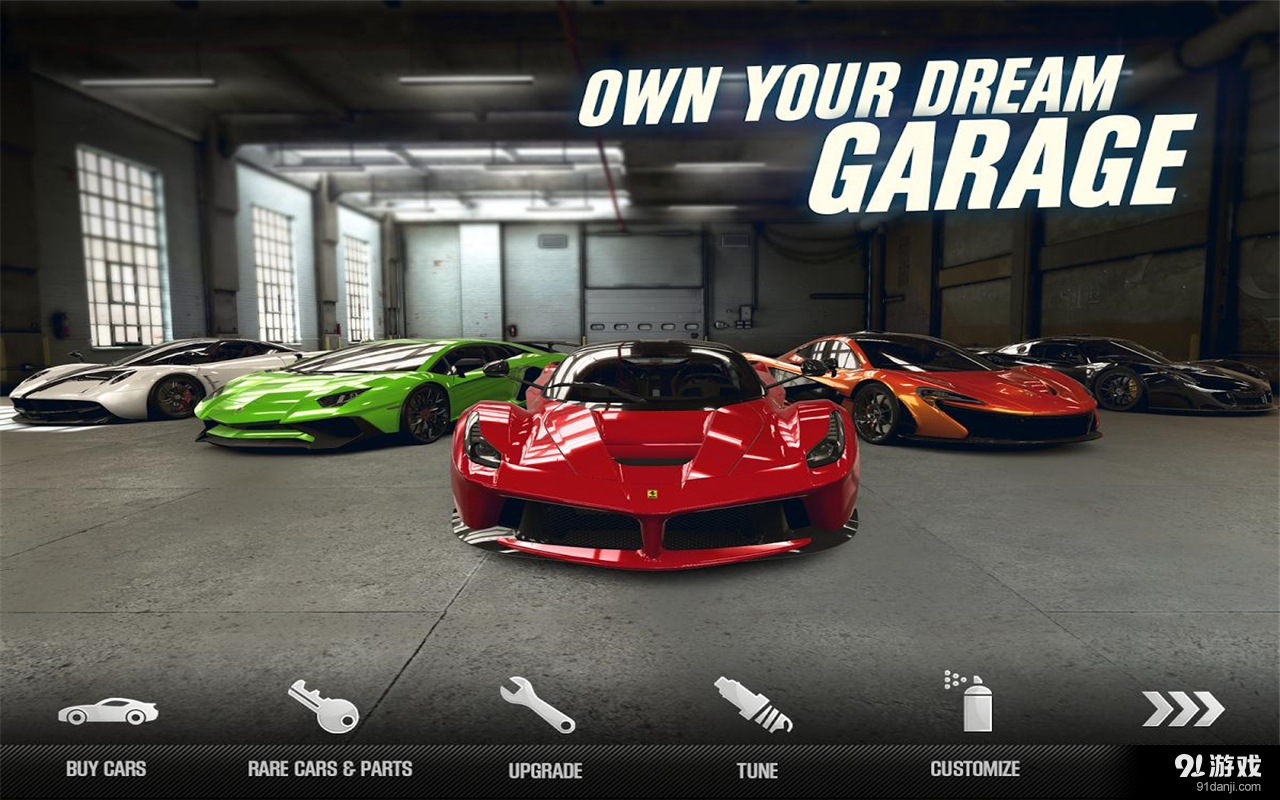Select the white Pagani on the left
This screenshot has width=1280, height=800.
pos(100,390)
